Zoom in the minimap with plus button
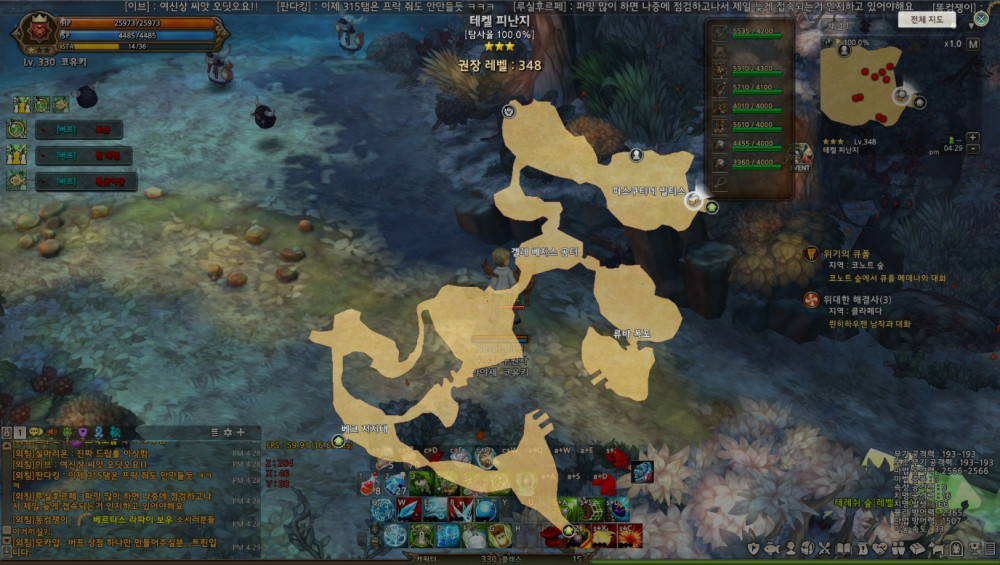 pyautogui.click(x=973, y=137)
